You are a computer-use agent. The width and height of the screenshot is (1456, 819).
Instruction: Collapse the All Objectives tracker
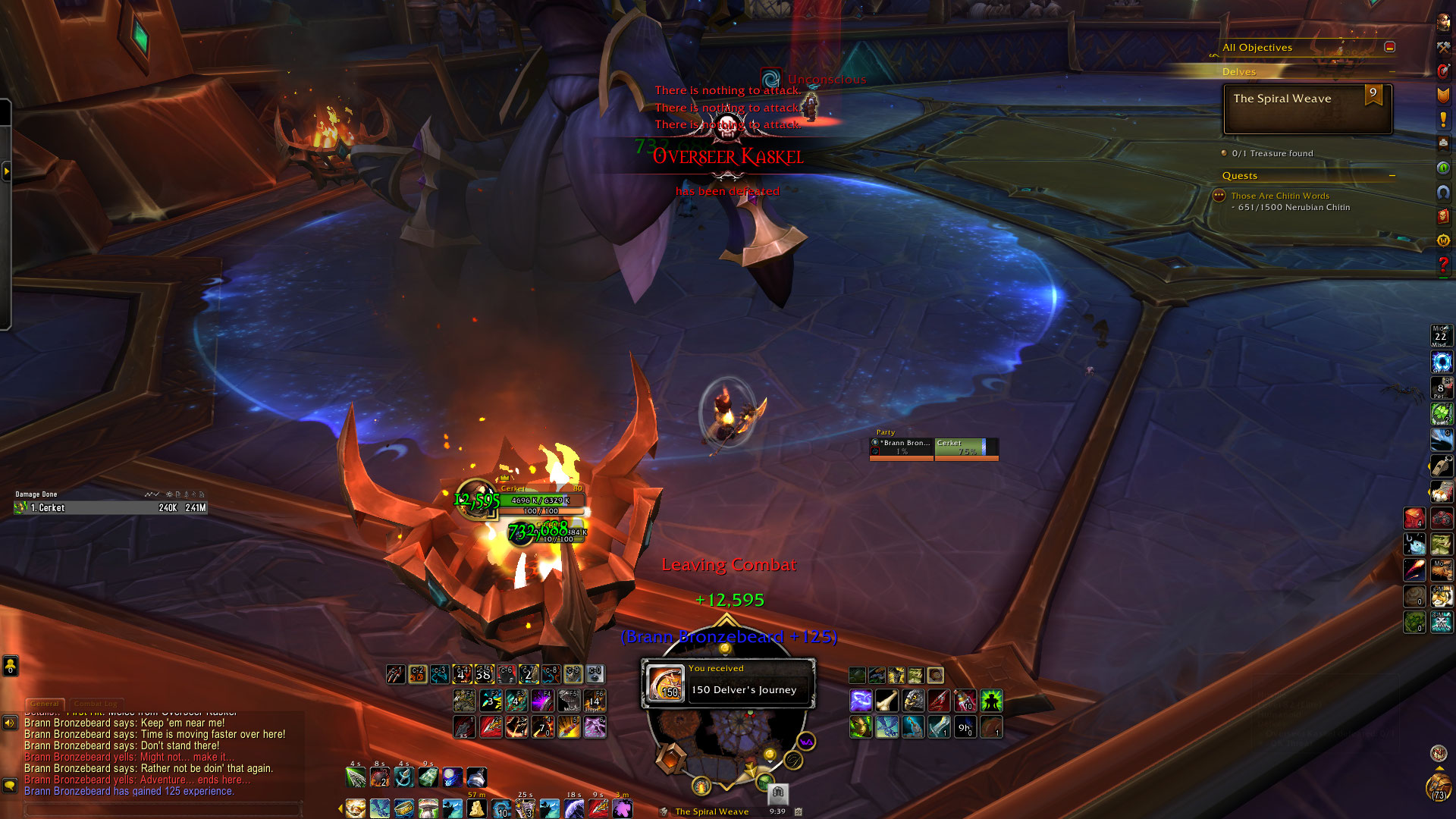(x=1389, y=47)
